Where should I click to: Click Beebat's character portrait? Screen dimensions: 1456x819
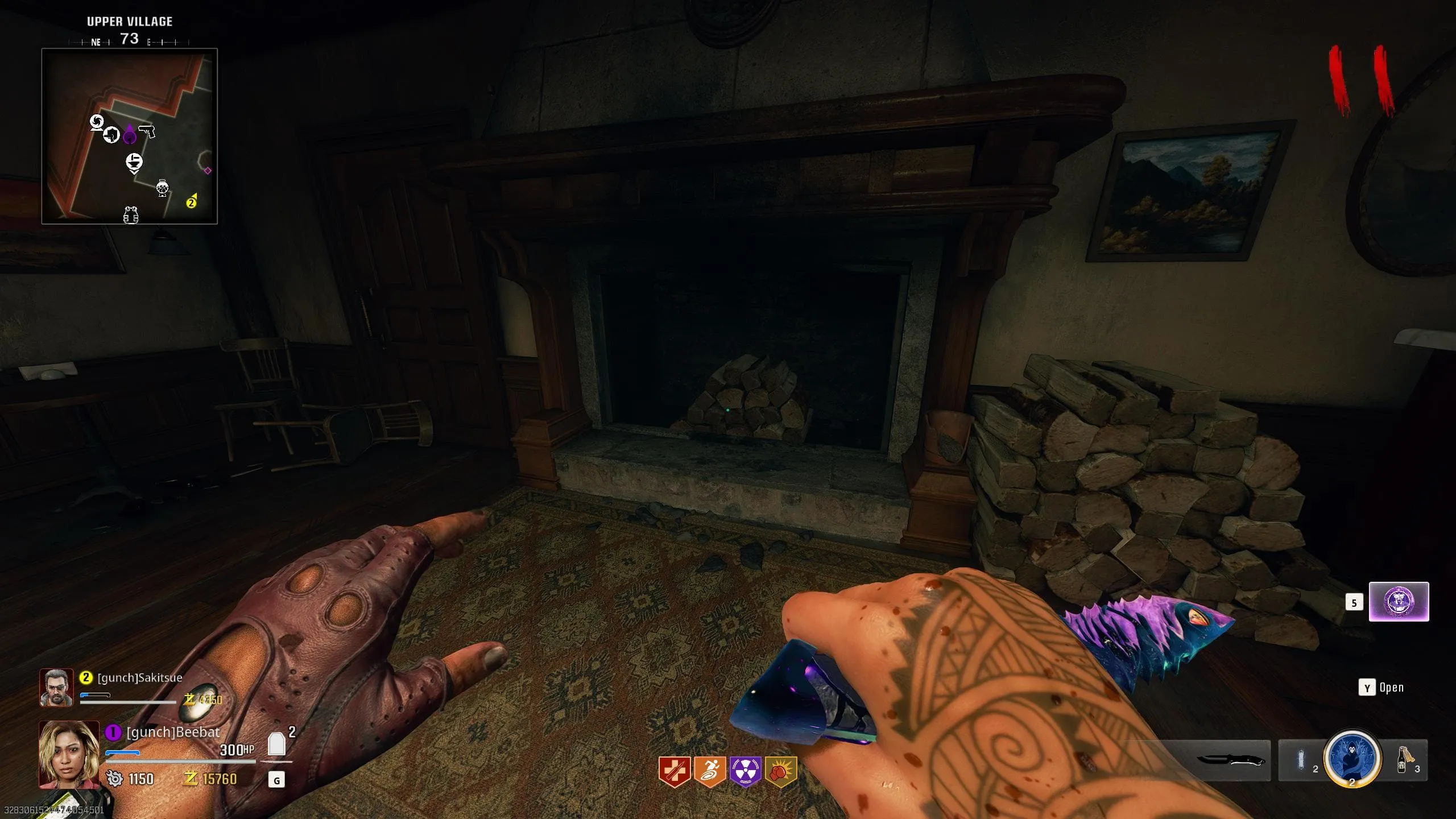pos(69,754)
